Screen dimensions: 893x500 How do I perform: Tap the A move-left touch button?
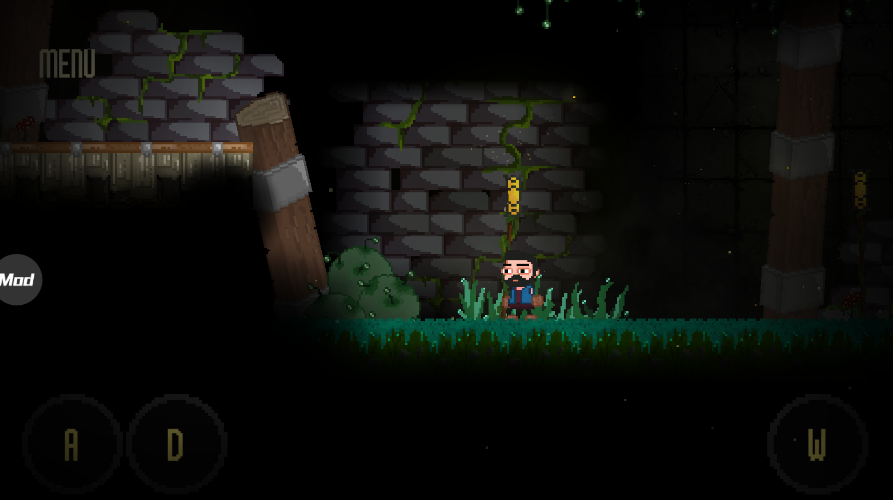point(71,444)
